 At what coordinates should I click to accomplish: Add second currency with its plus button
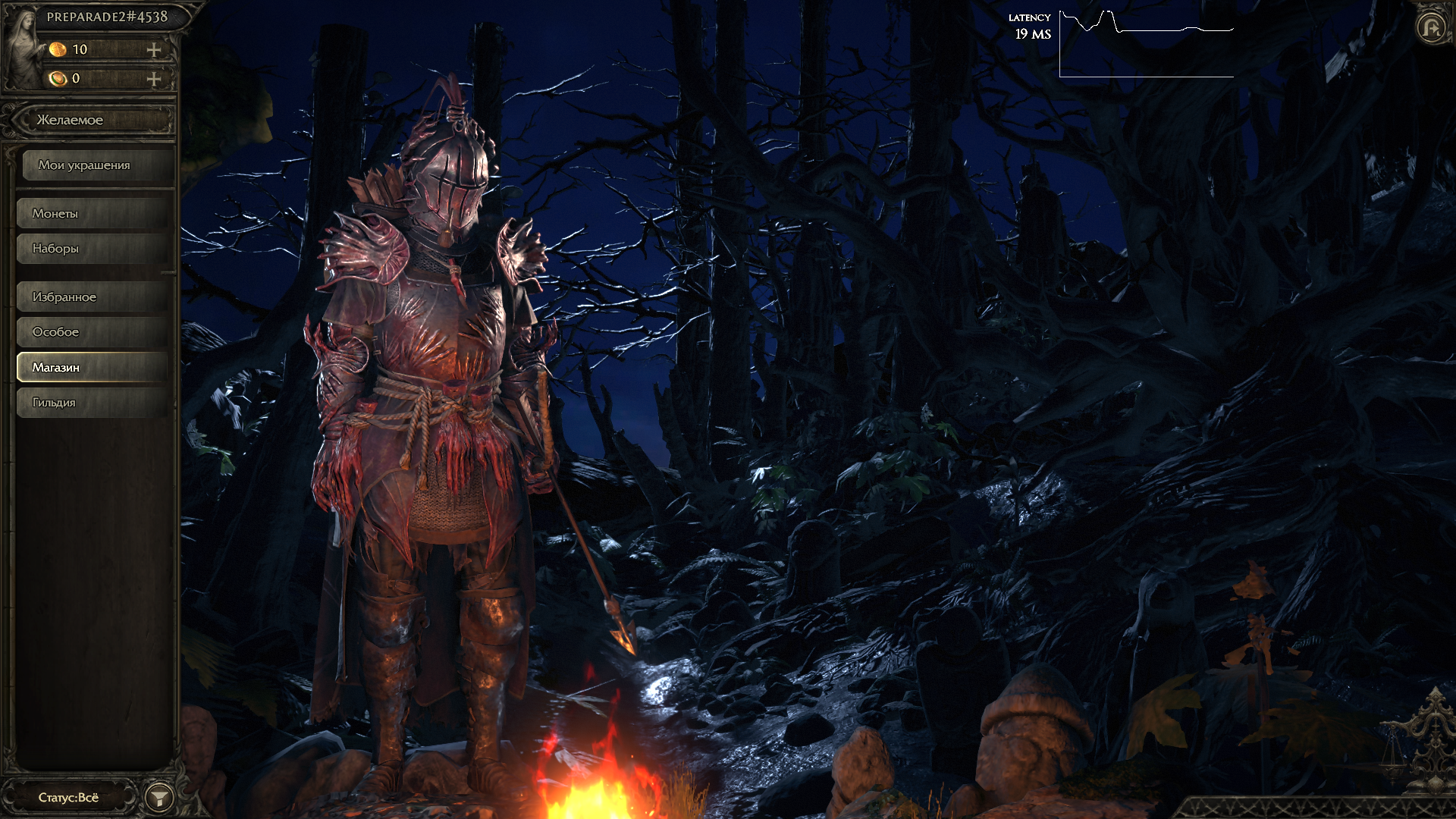[x=154, y=79]
